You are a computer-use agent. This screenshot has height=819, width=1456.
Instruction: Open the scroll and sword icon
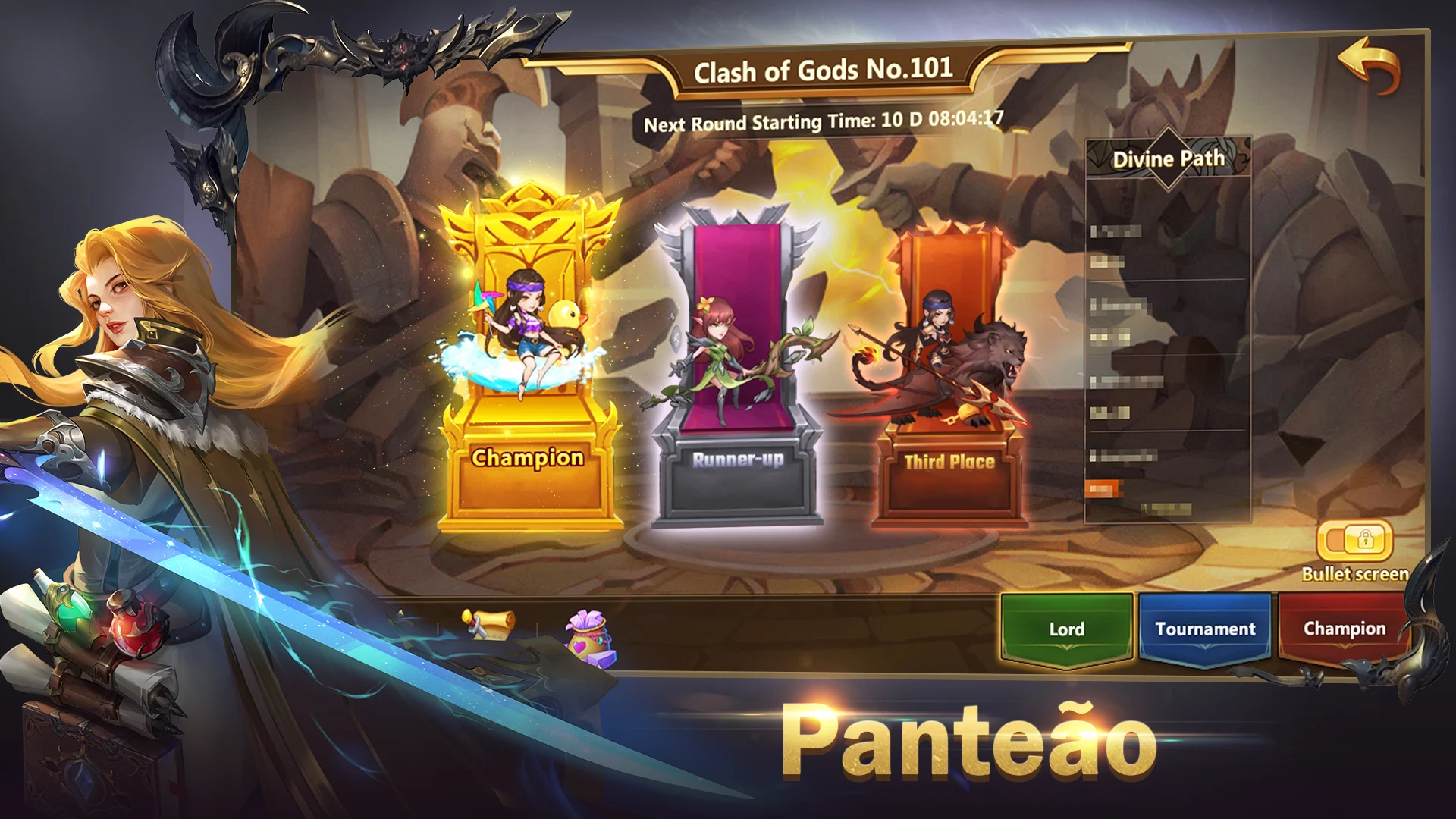pyautogui.click(x=488, y=623)
